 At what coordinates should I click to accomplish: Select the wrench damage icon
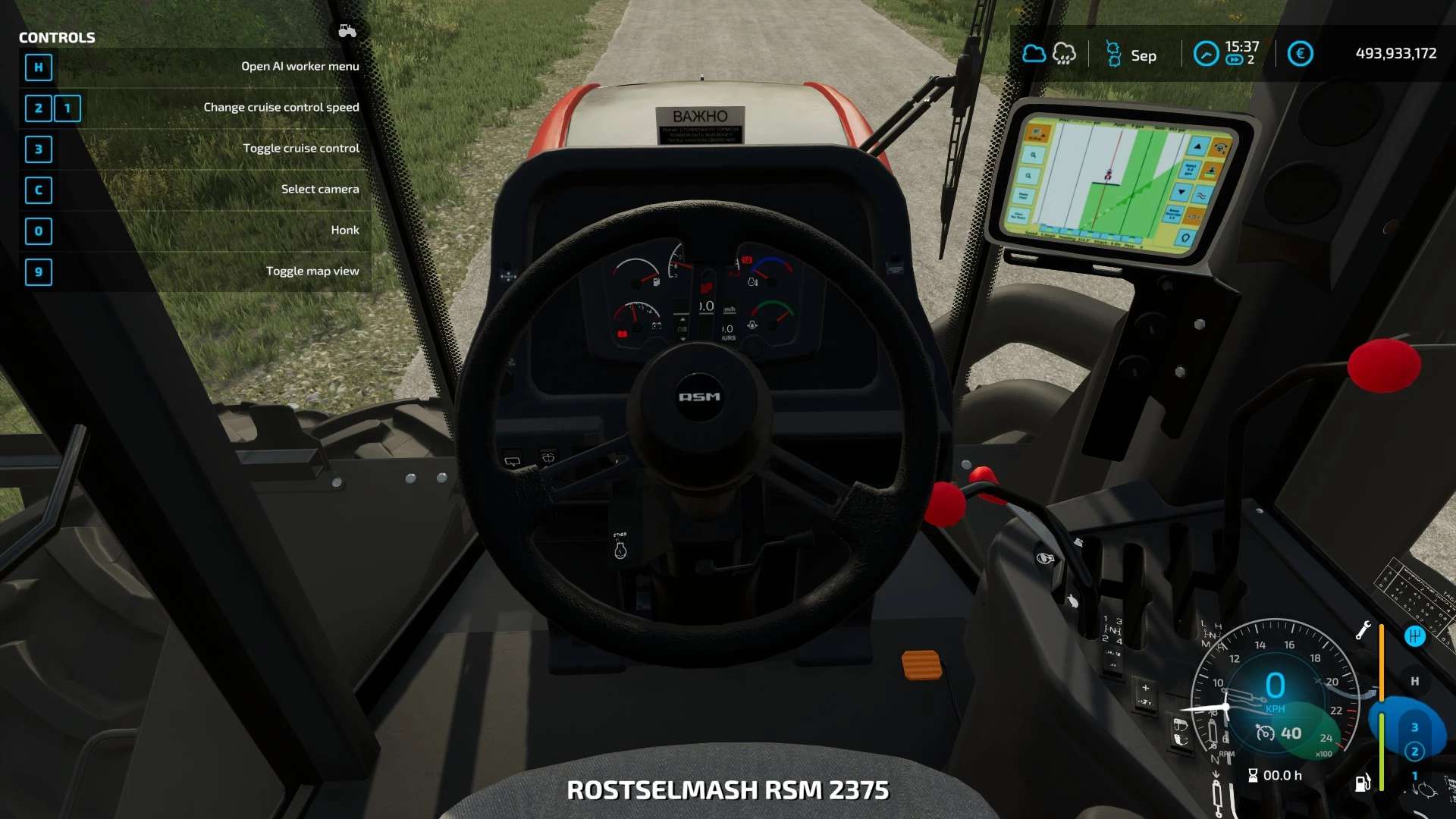click(x=1363, y=630)
